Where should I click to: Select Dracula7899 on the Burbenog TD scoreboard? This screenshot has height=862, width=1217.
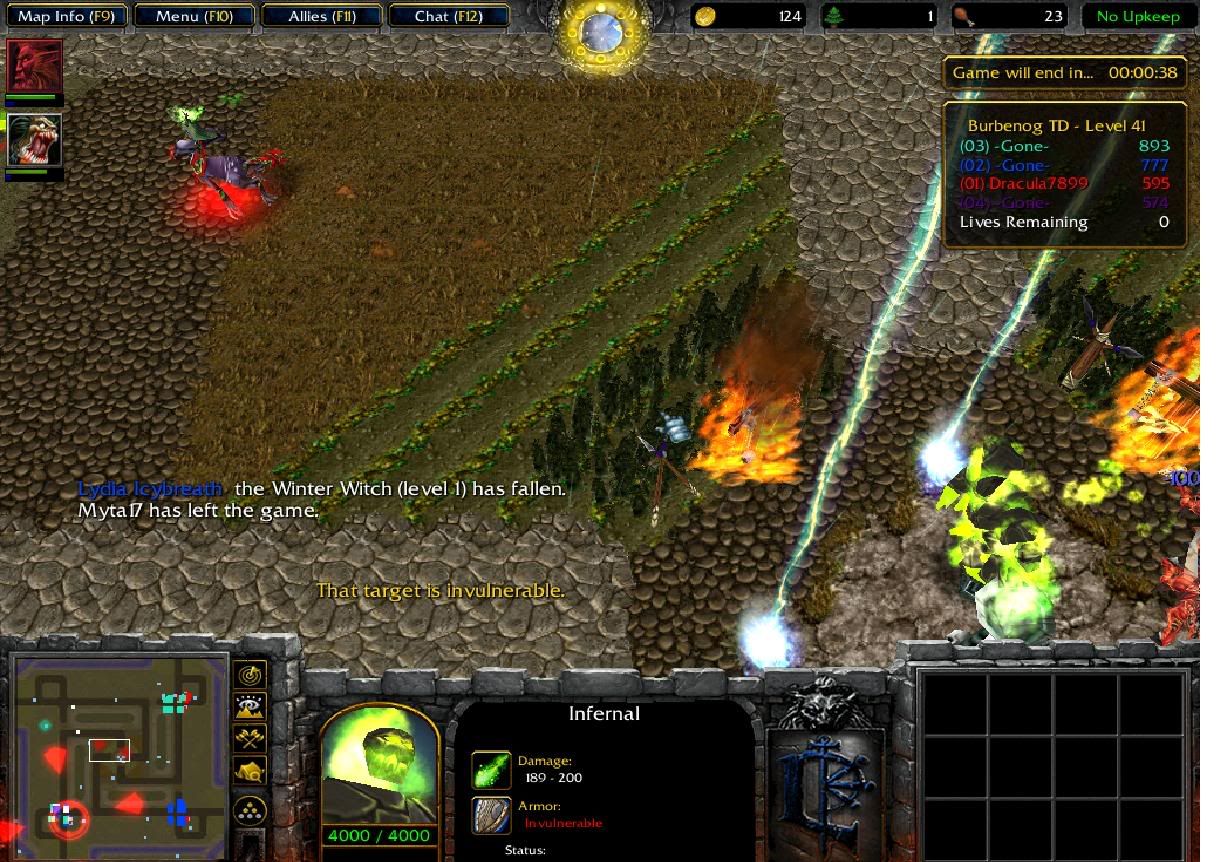click(1011, 183)
